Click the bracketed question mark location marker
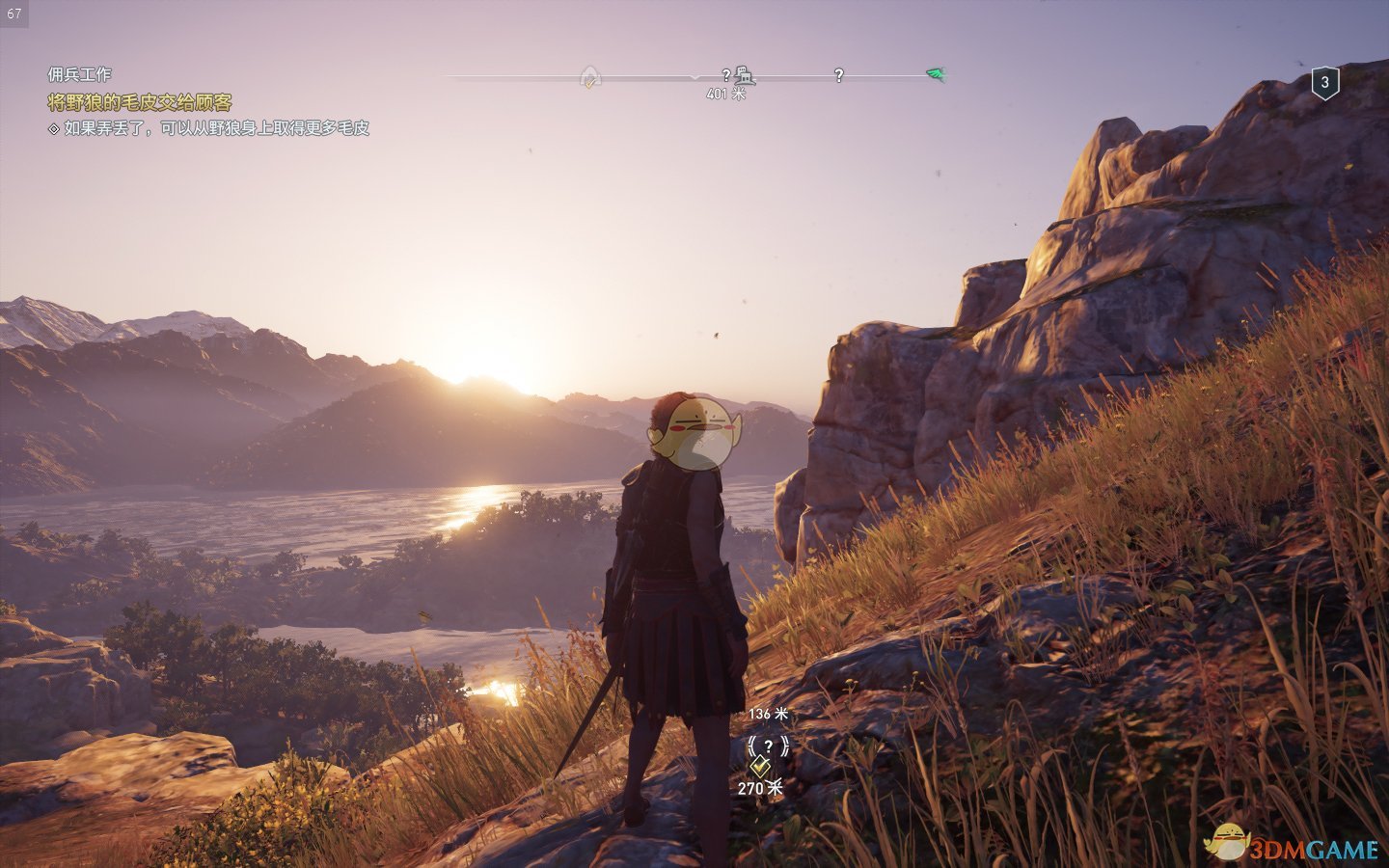 (768, 746)
